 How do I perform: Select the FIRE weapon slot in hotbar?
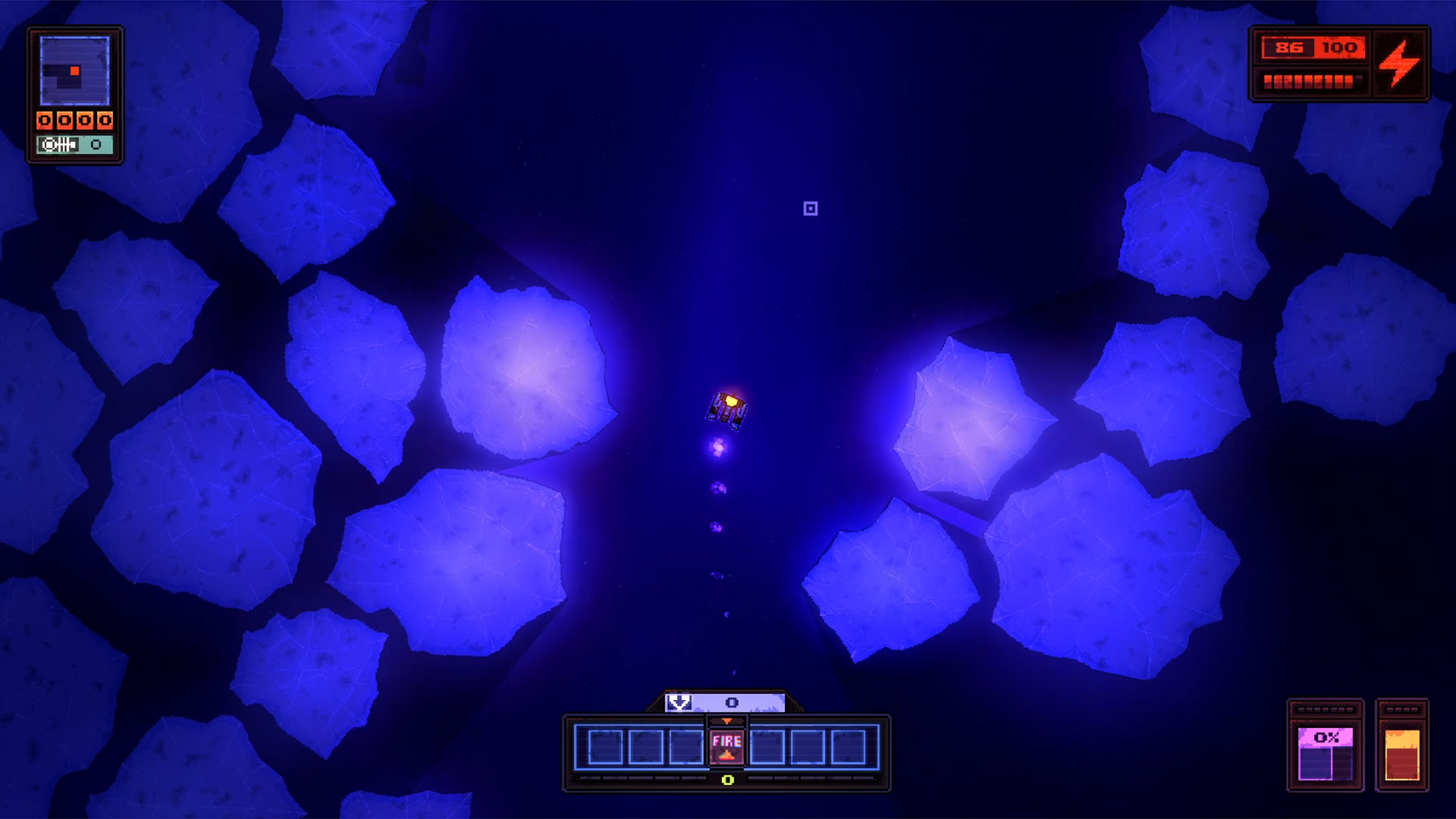coord(727,747)
